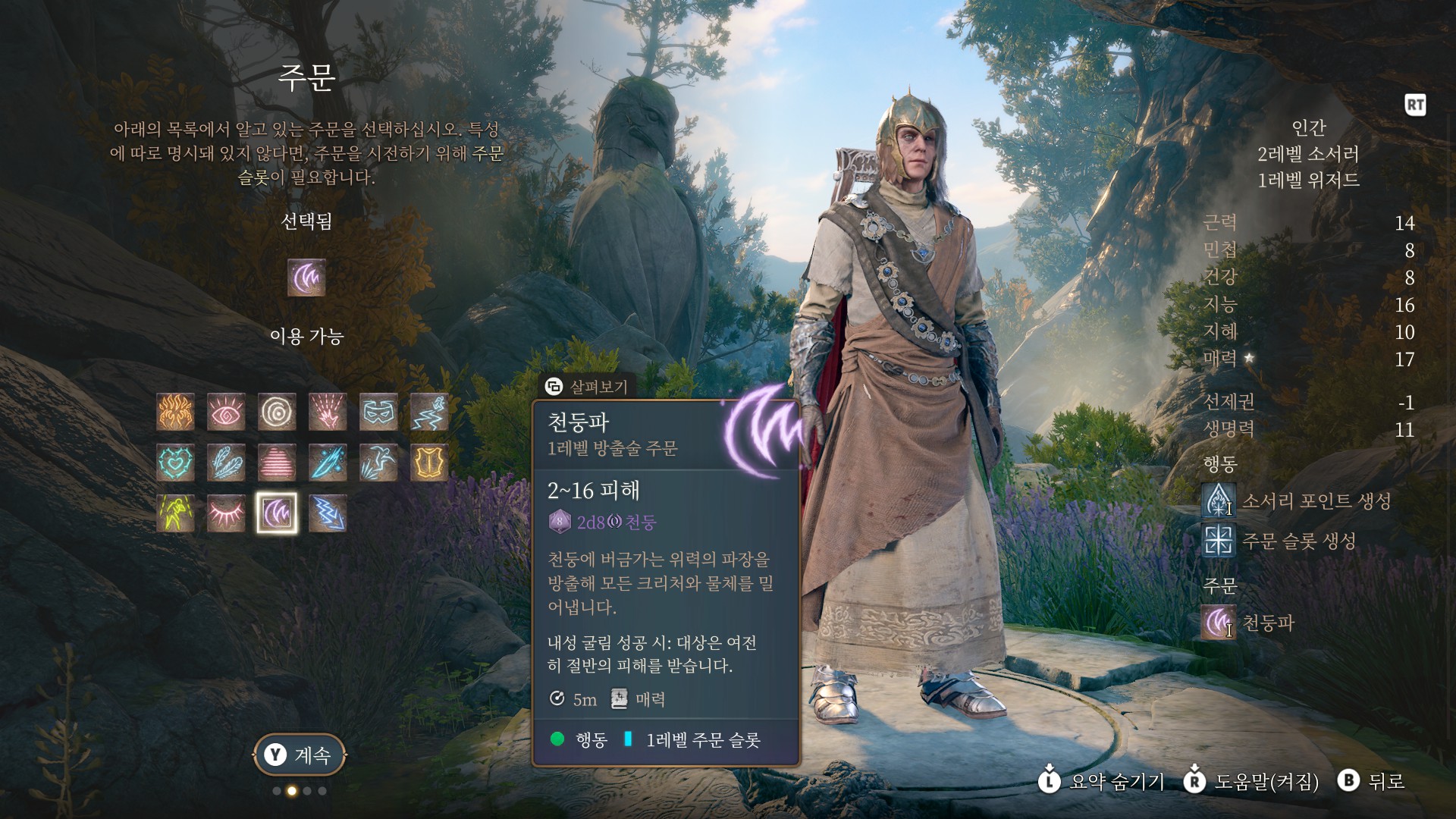Select the Expeditious Retreat running figure spell
Screen dimensions: 1456x819
click(429, 412)
